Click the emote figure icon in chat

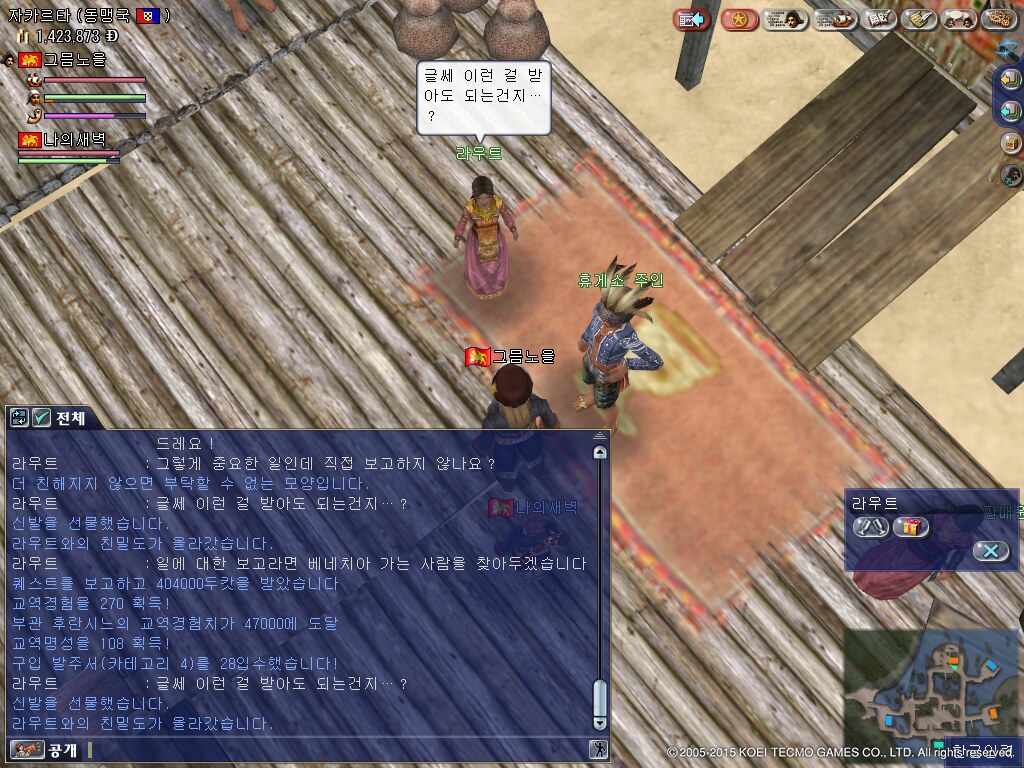point(598,749)
